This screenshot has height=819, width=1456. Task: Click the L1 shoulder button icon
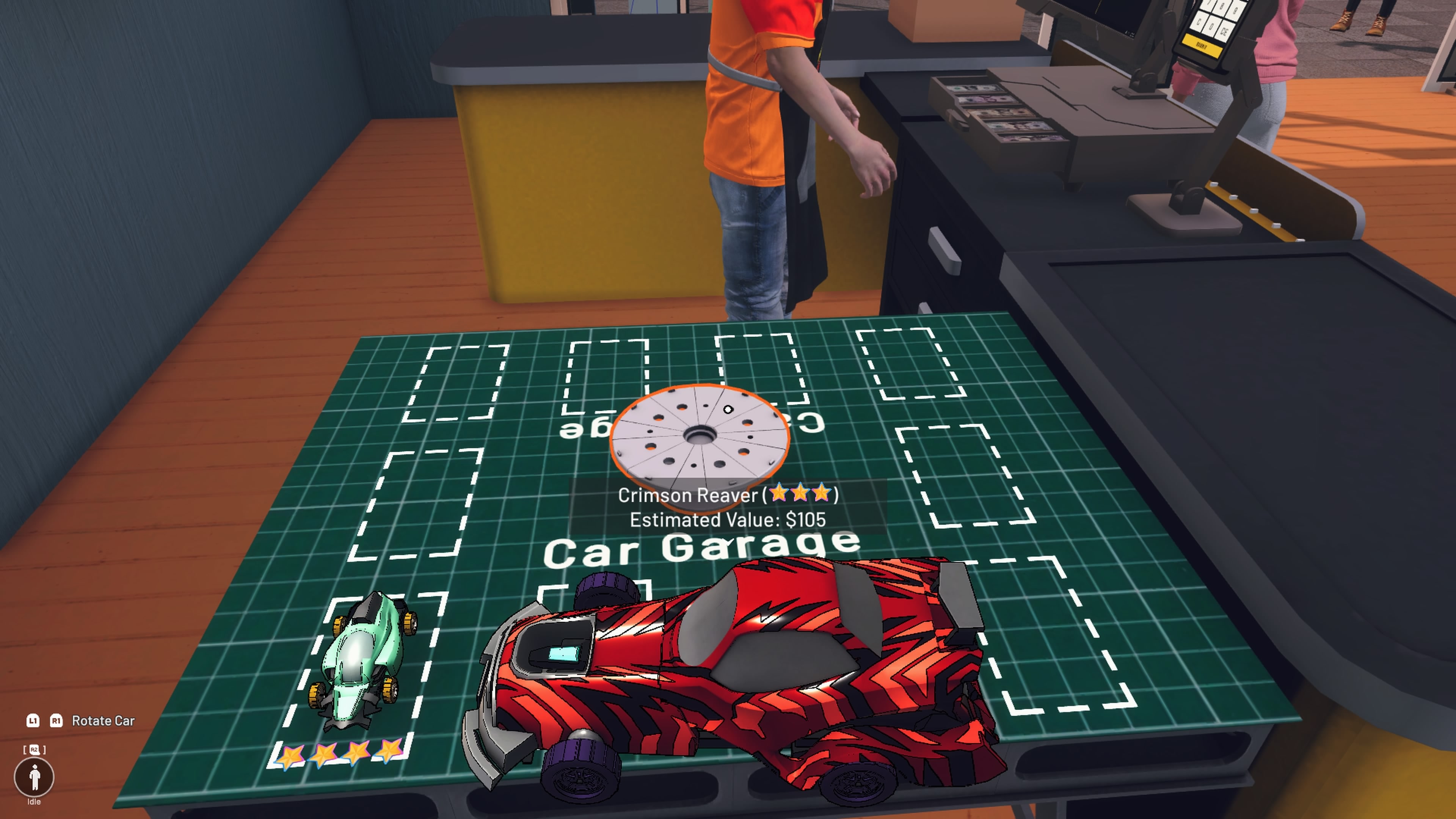pos(33,721)
